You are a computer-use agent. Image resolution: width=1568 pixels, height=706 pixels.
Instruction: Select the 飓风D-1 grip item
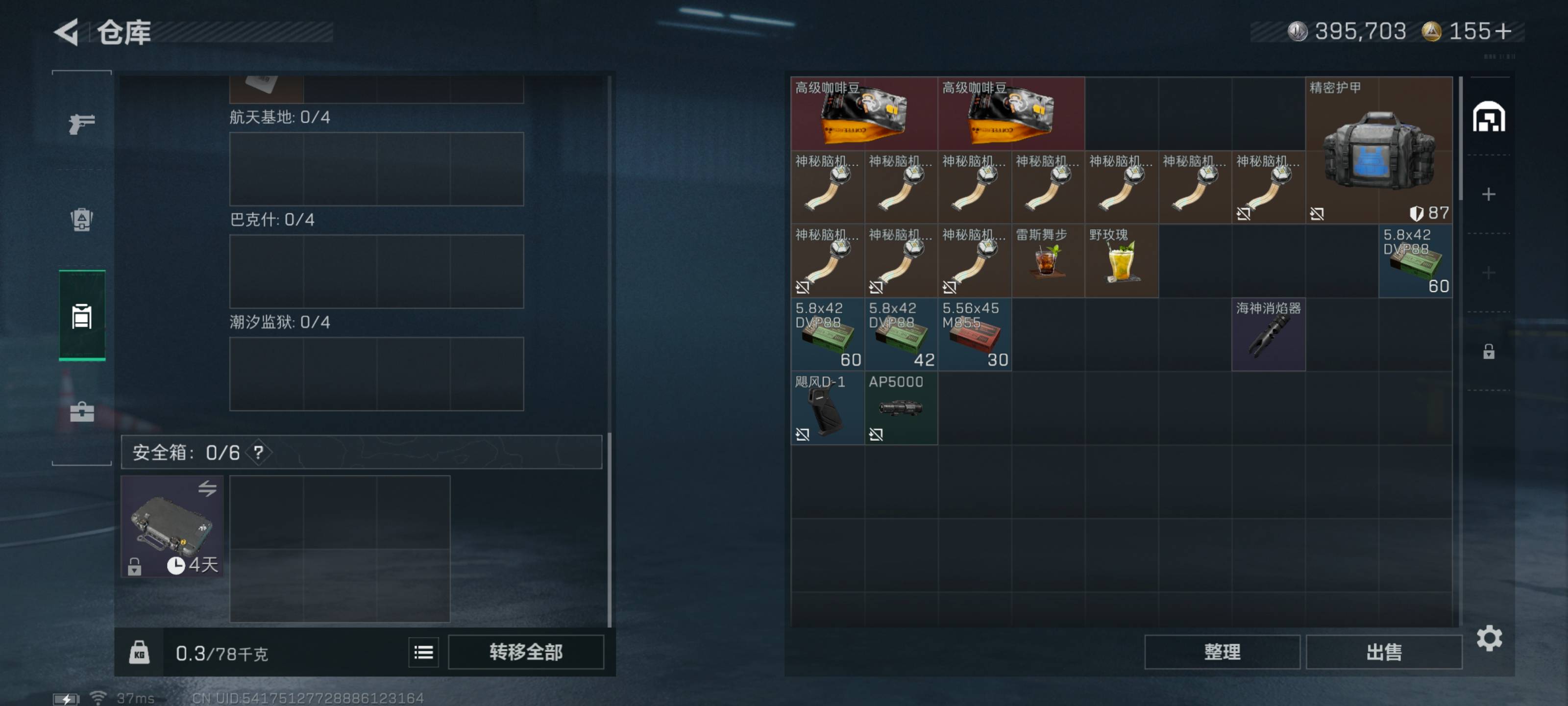[827, 408]
